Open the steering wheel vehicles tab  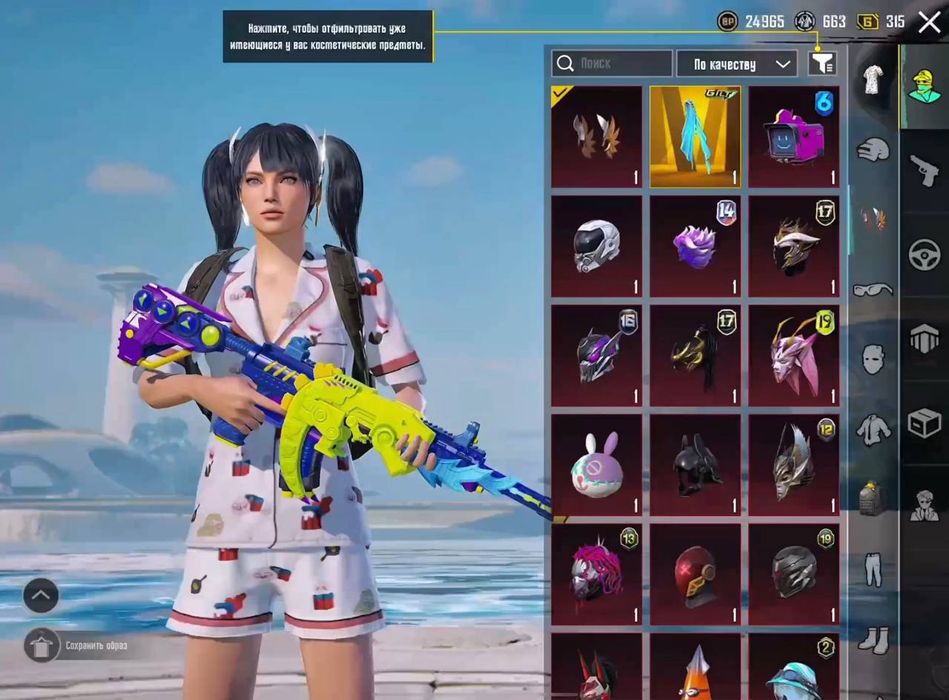pos(924,254)
